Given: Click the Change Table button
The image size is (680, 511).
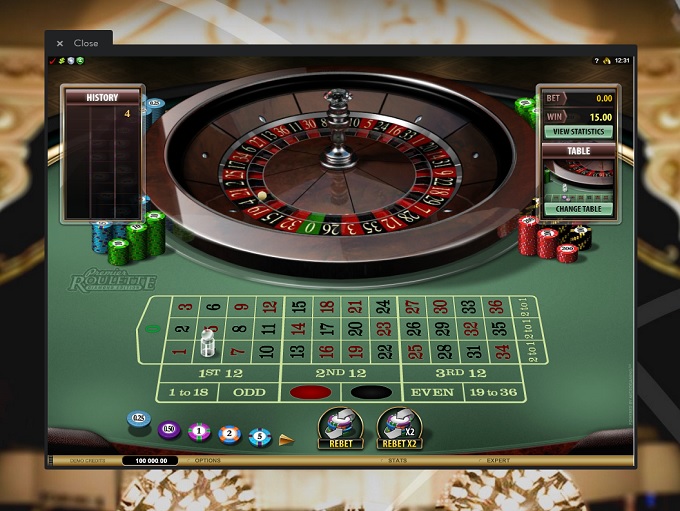Looking at the screenshot, I should [578, 209].
